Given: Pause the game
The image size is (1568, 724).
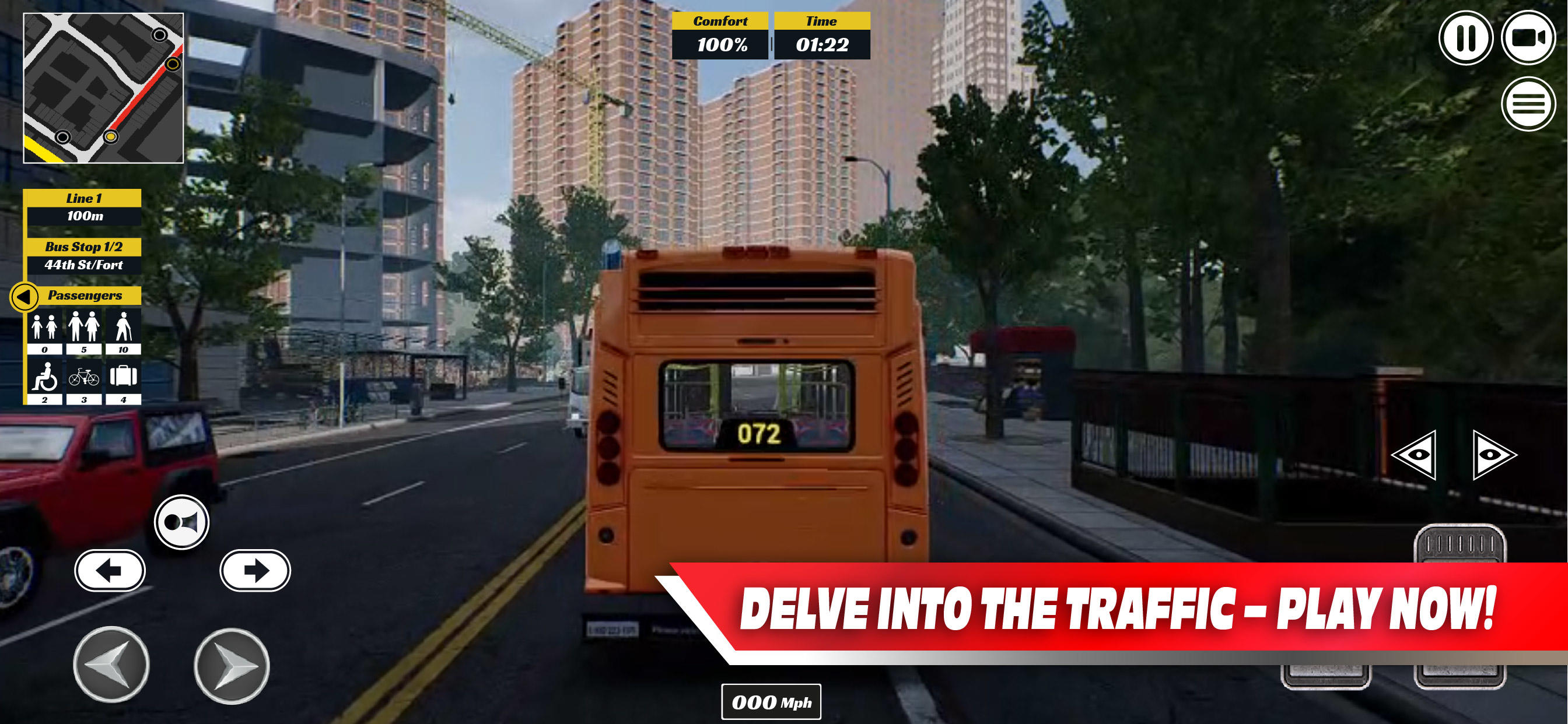Looking at the screenshot, I should (1467, 38).
